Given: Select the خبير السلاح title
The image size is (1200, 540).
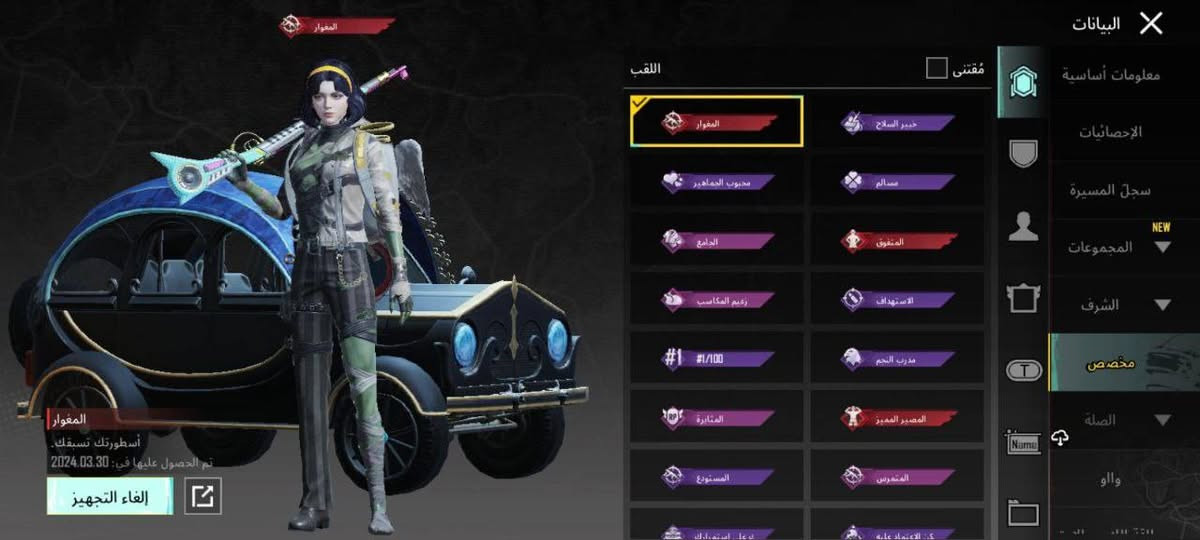Looking at the screenshot, I should pos(897,123).
